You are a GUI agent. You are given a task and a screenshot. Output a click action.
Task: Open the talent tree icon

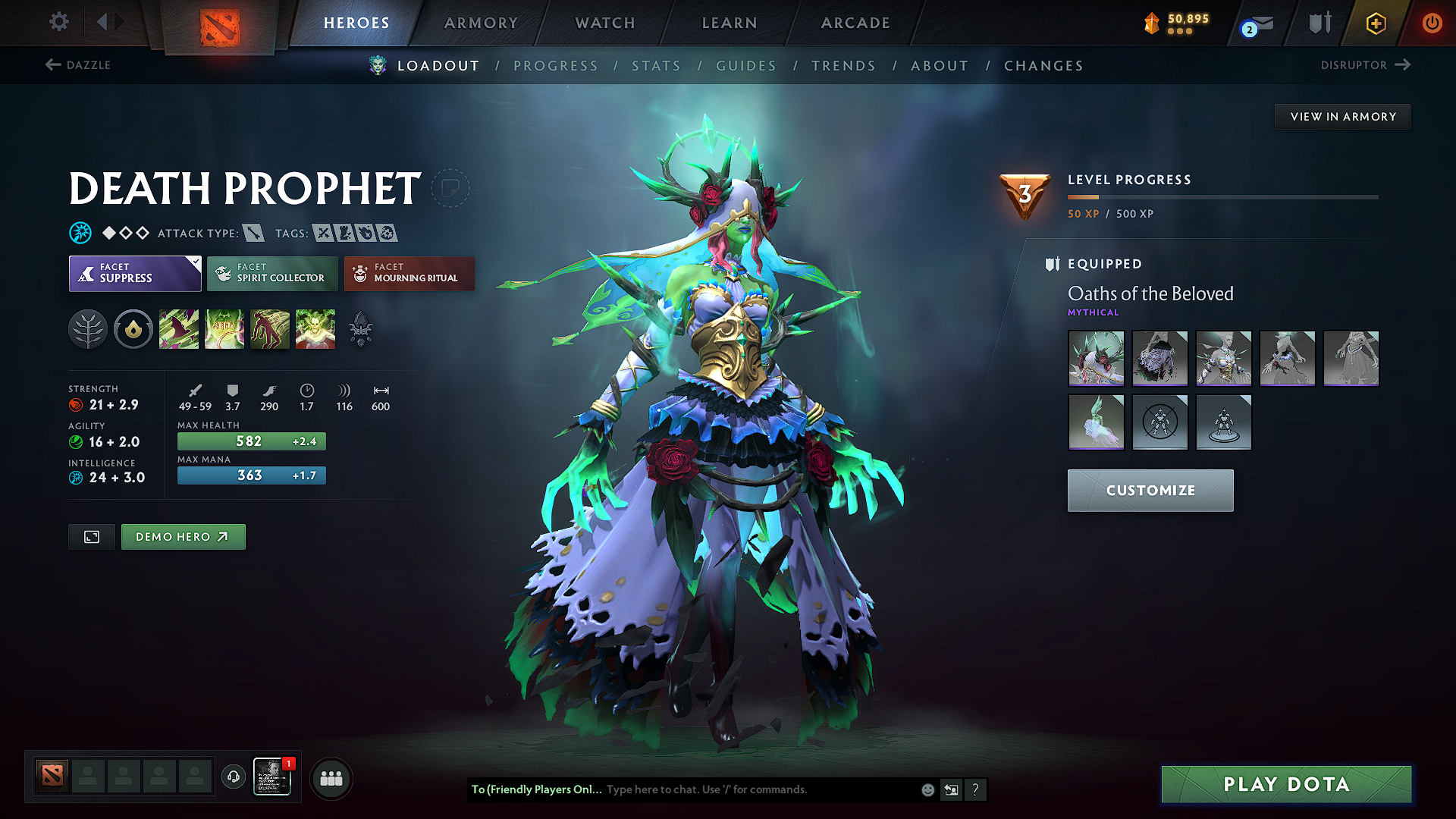[88, 328]
